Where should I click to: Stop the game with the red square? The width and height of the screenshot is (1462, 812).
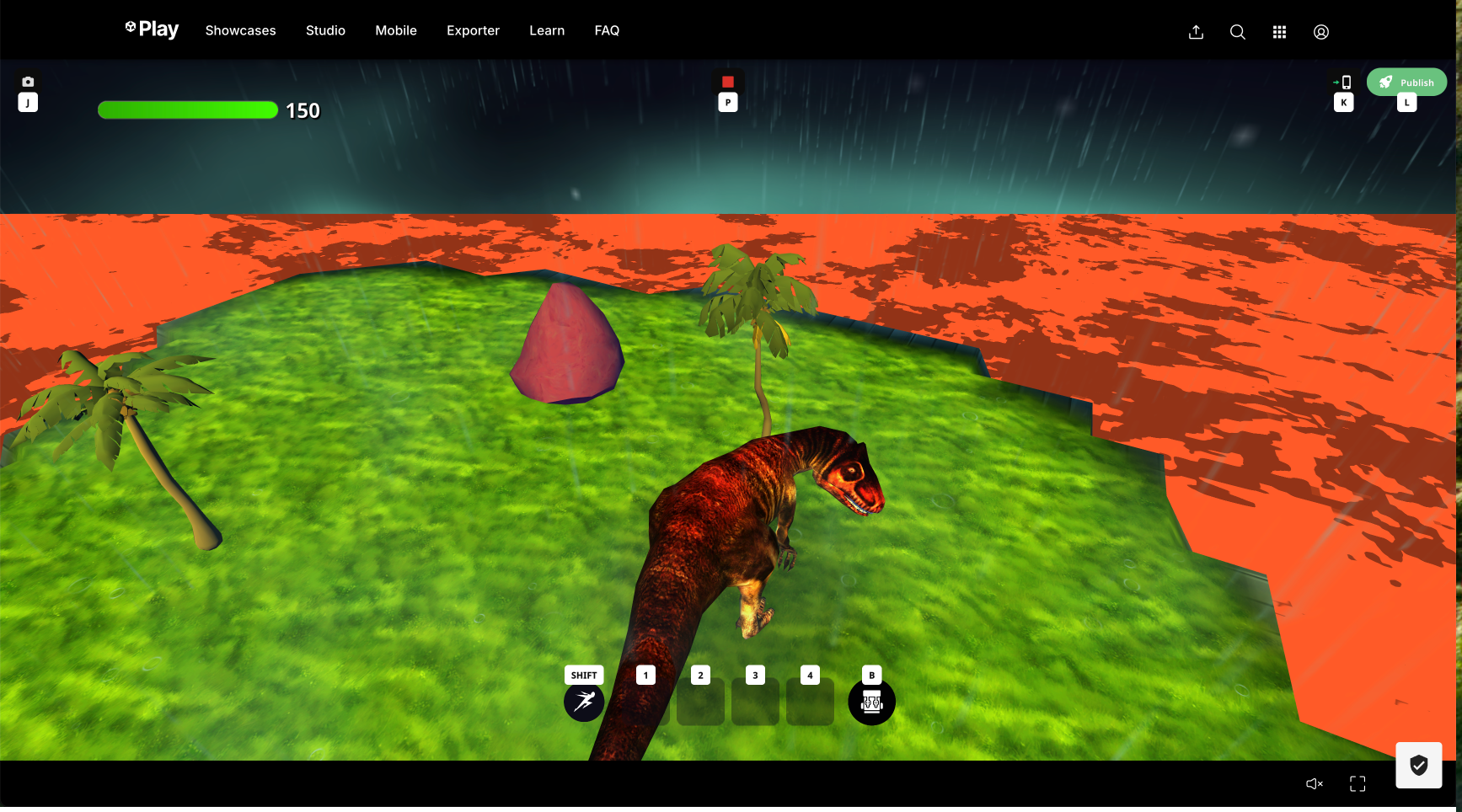point(728,82)
